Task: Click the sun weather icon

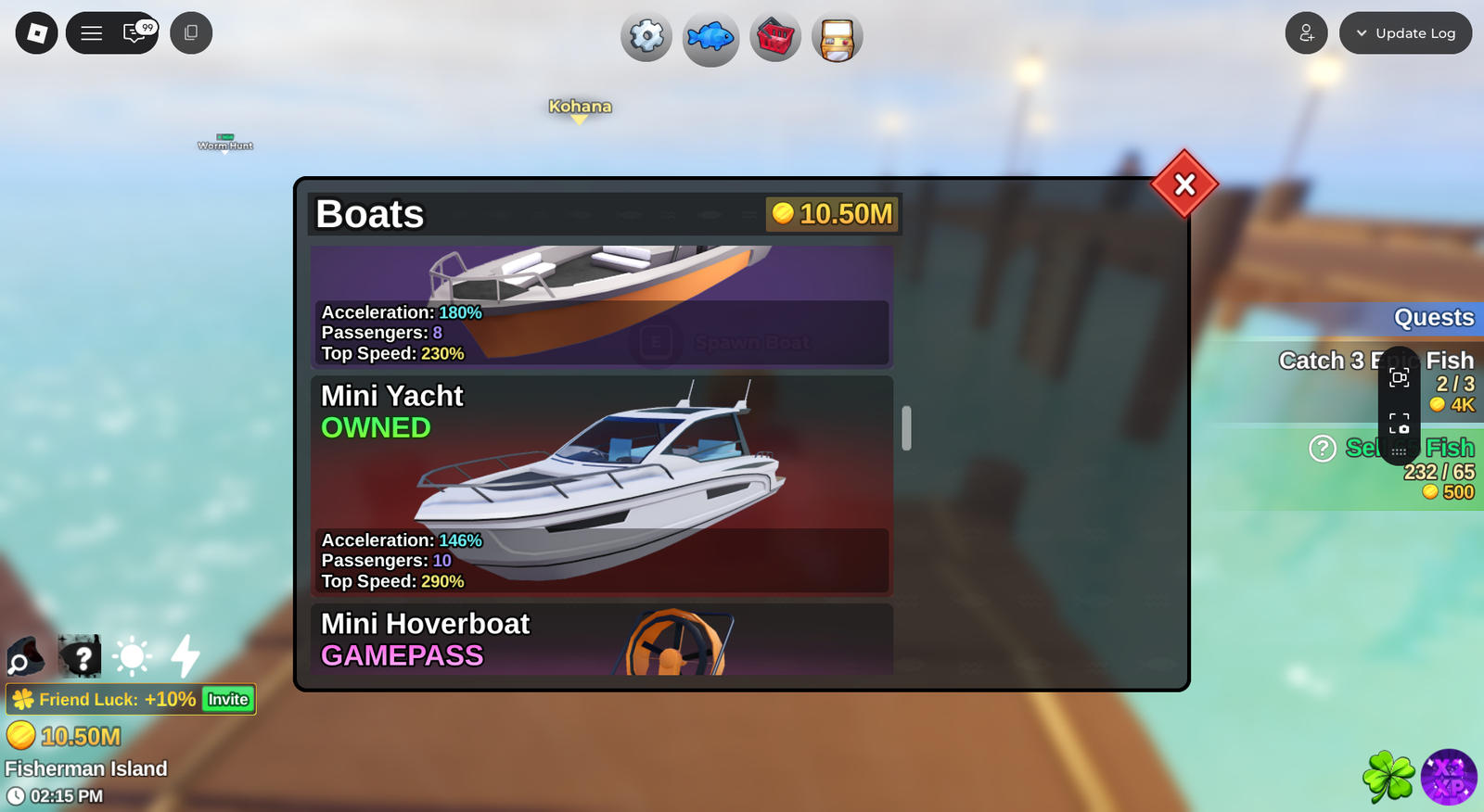Action: tap(132, 657)
